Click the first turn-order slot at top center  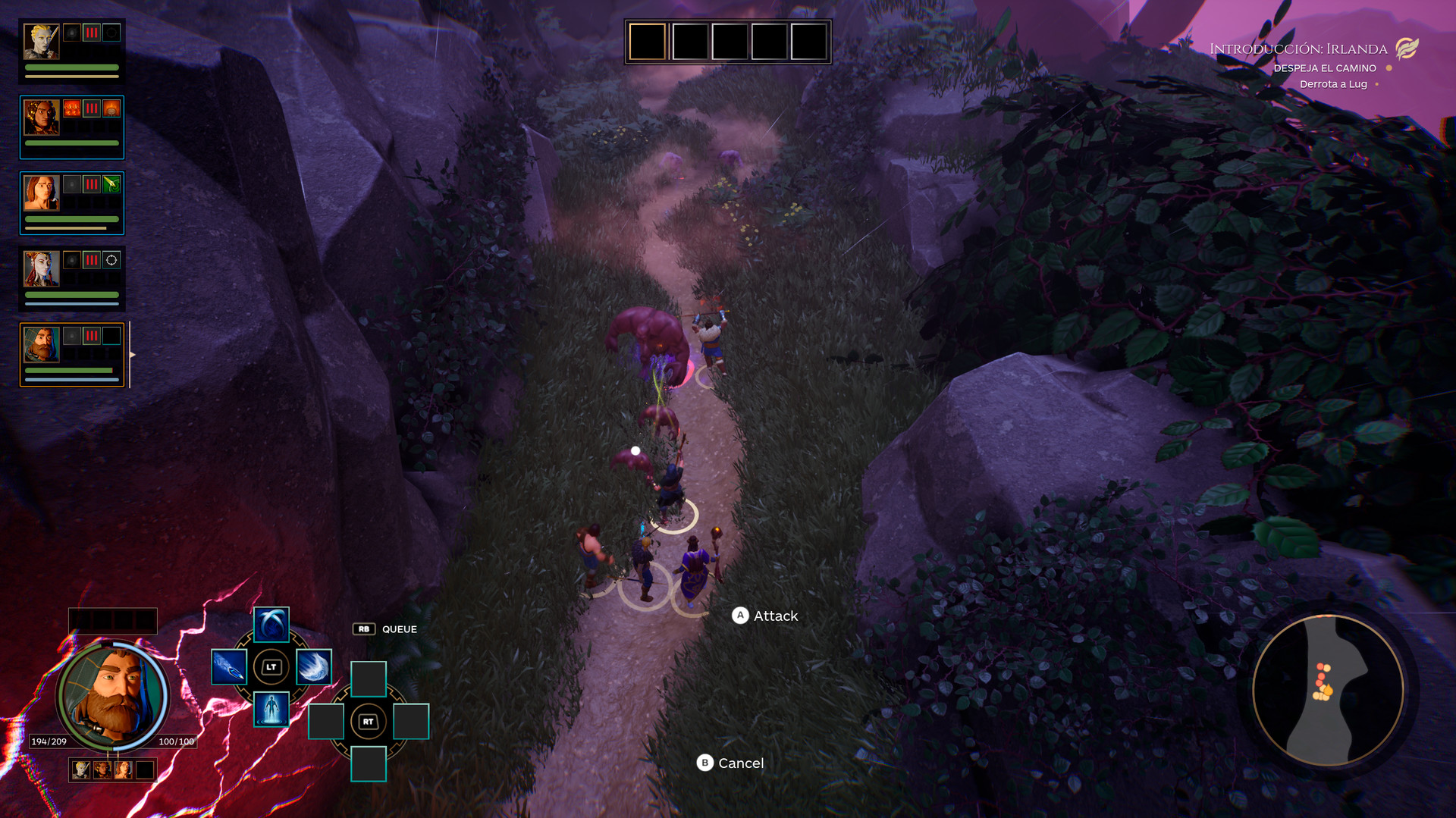point(645,42)
